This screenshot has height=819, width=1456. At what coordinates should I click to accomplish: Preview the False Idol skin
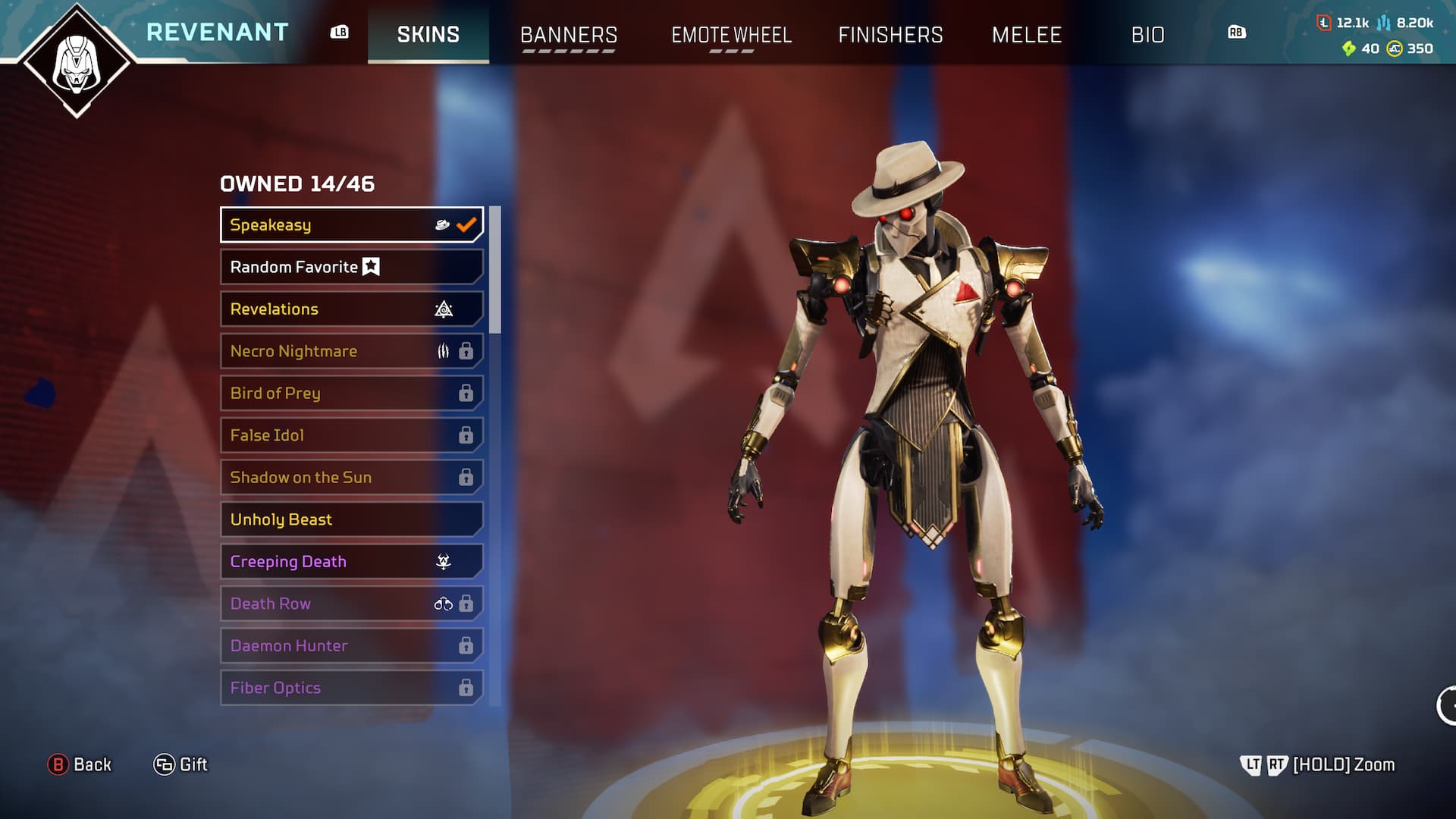(x=351, y=435)
